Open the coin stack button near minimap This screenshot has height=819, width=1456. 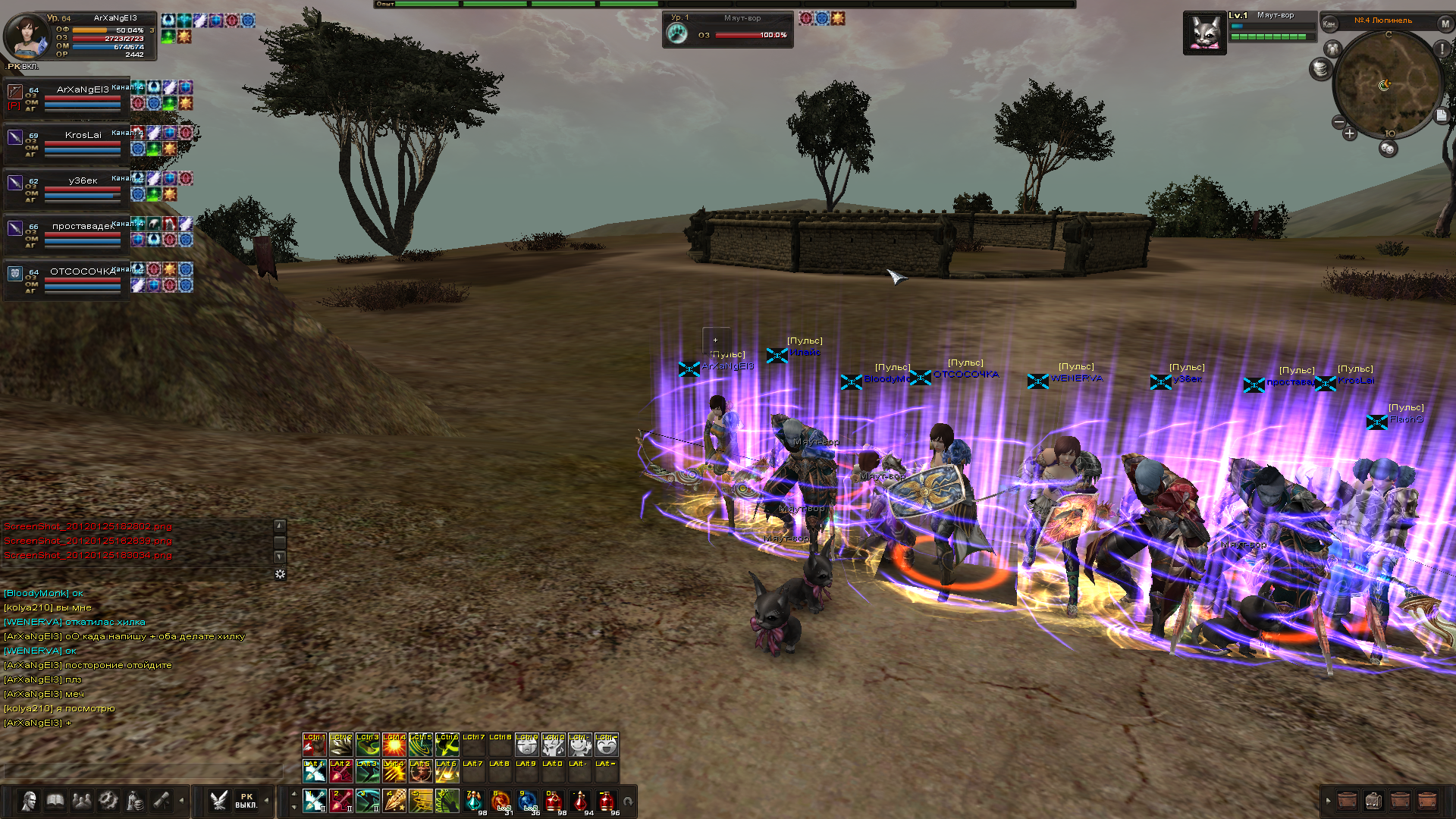point(1320,69)
